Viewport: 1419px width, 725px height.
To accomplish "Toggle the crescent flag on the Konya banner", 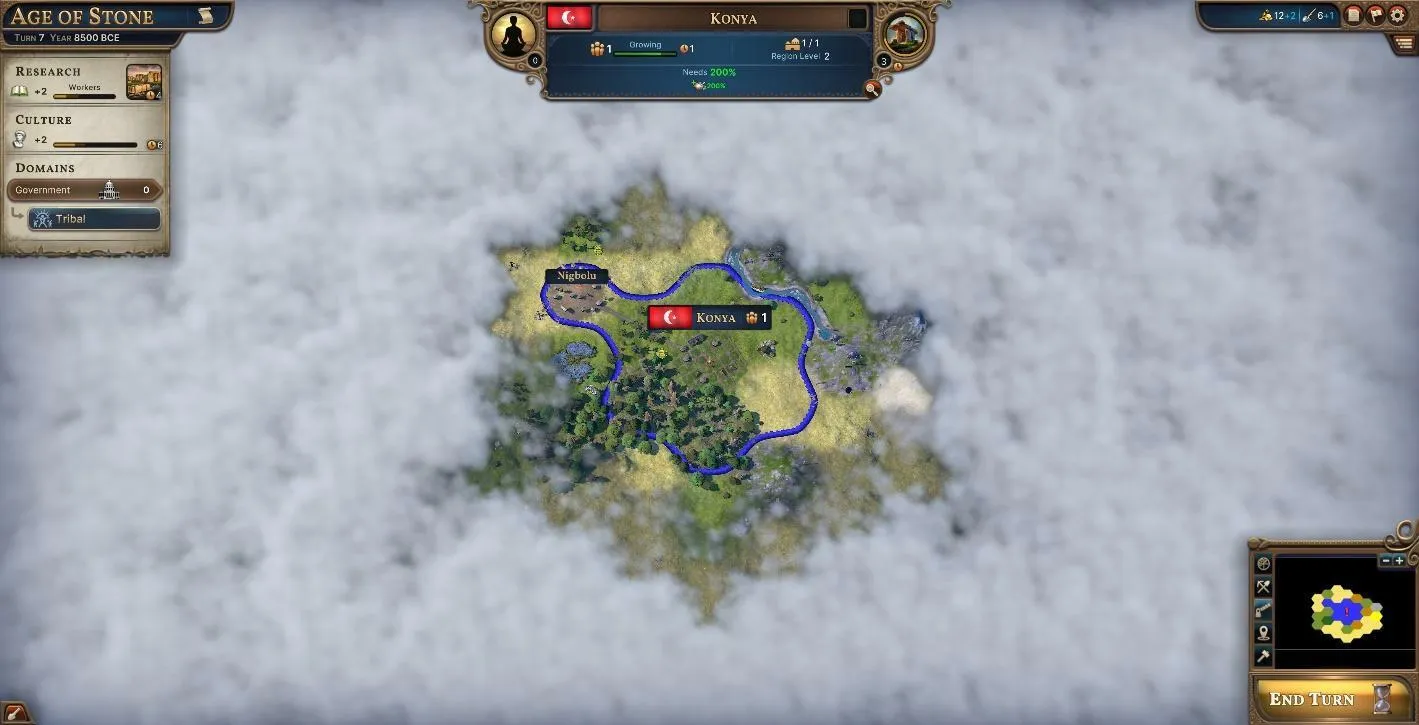I will pyautogui.click(x=570, y=17).
